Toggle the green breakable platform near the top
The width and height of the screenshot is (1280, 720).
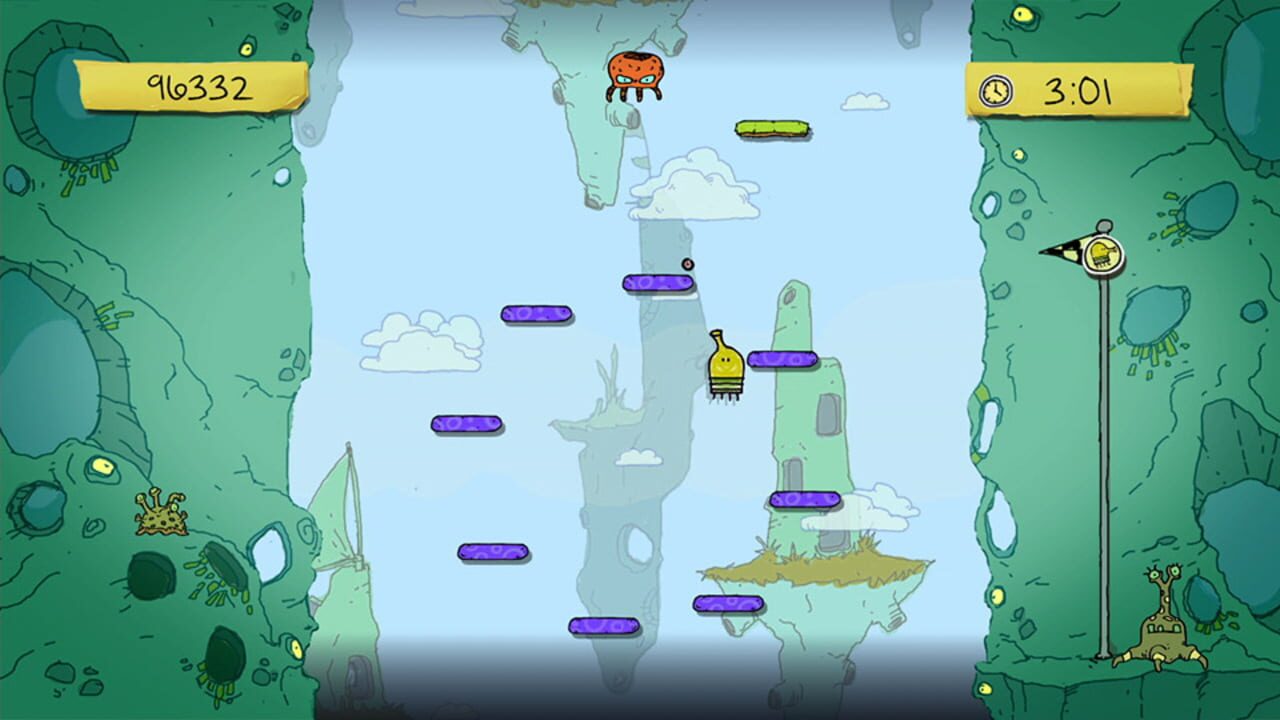coord(770,129)
